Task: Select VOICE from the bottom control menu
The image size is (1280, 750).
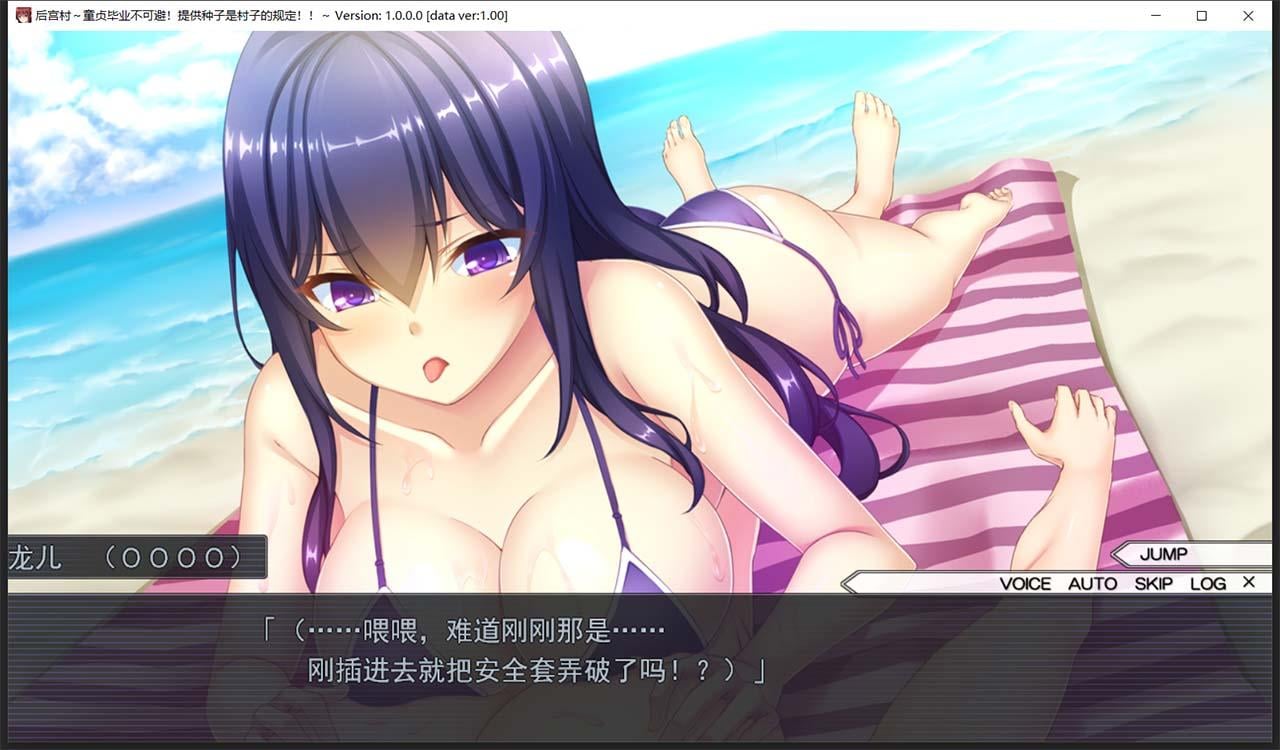Action: click(x=1027, y=583)
